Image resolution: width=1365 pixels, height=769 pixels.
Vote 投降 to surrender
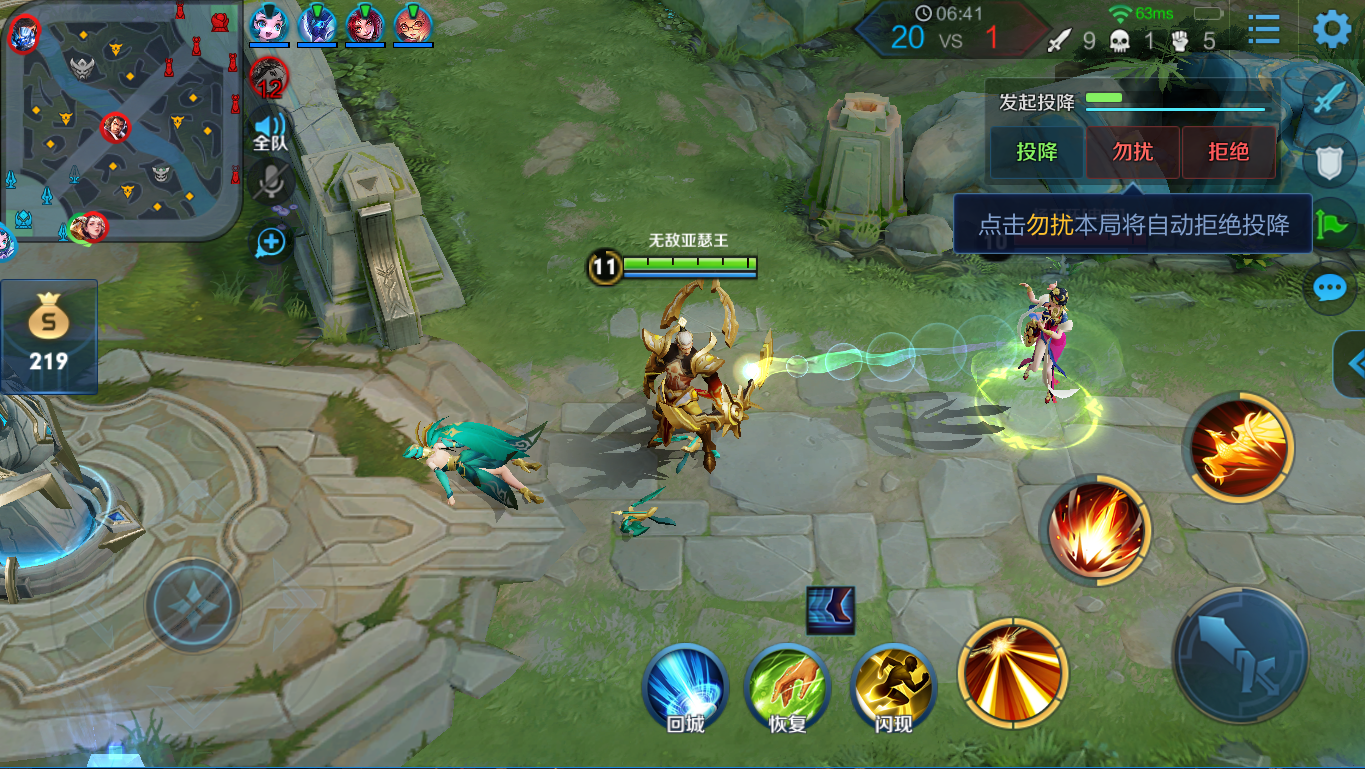coord(1037,153)
